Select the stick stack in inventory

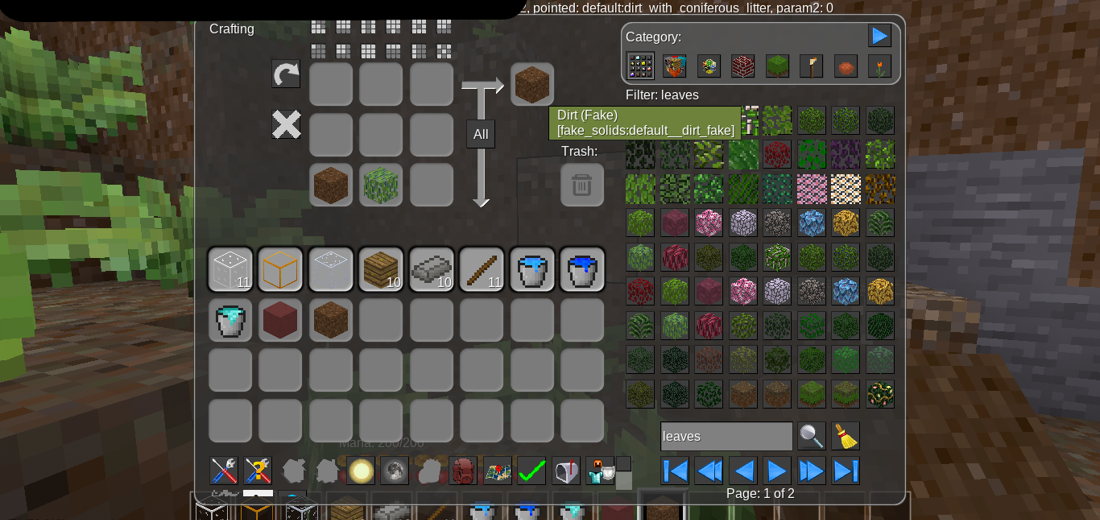[x=481, y=270]
